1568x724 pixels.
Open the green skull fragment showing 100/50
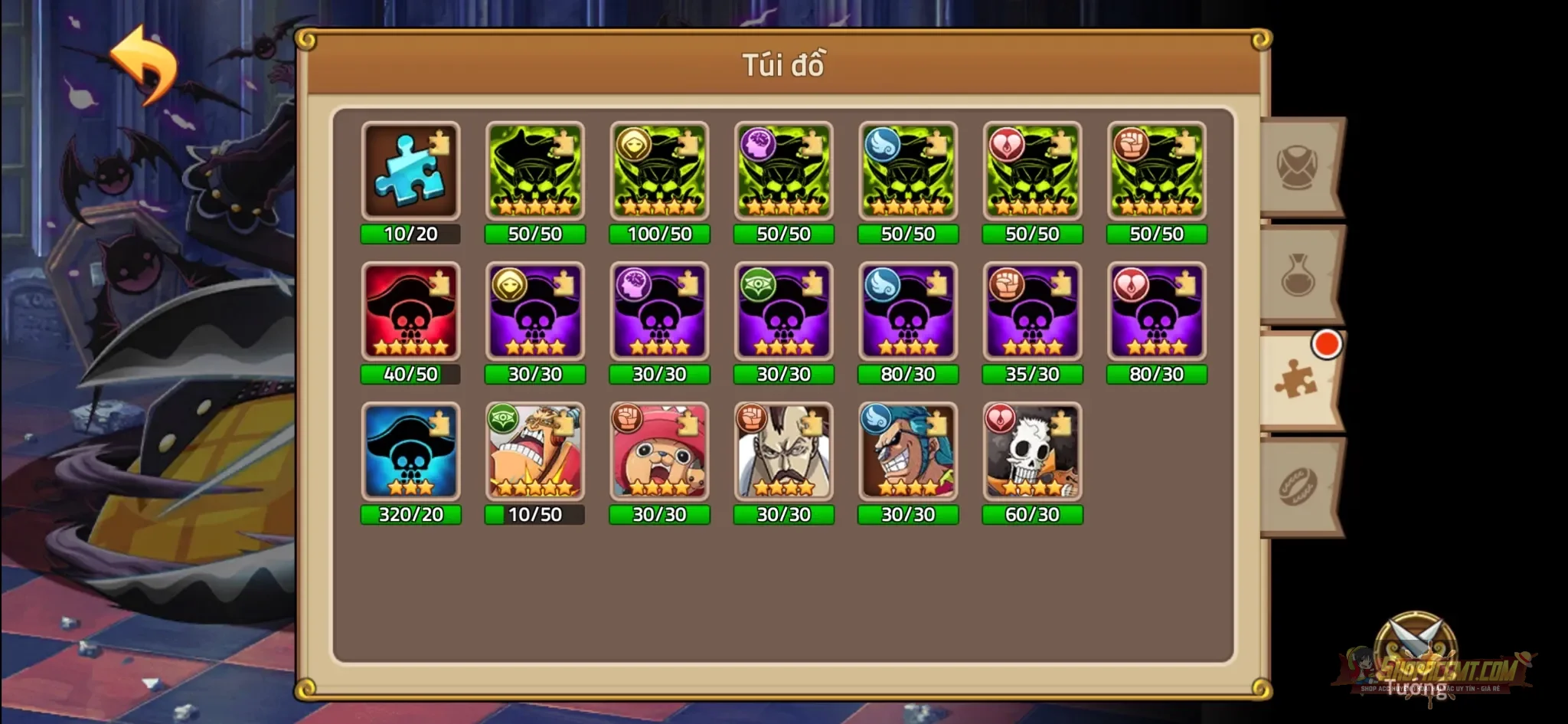660,170
